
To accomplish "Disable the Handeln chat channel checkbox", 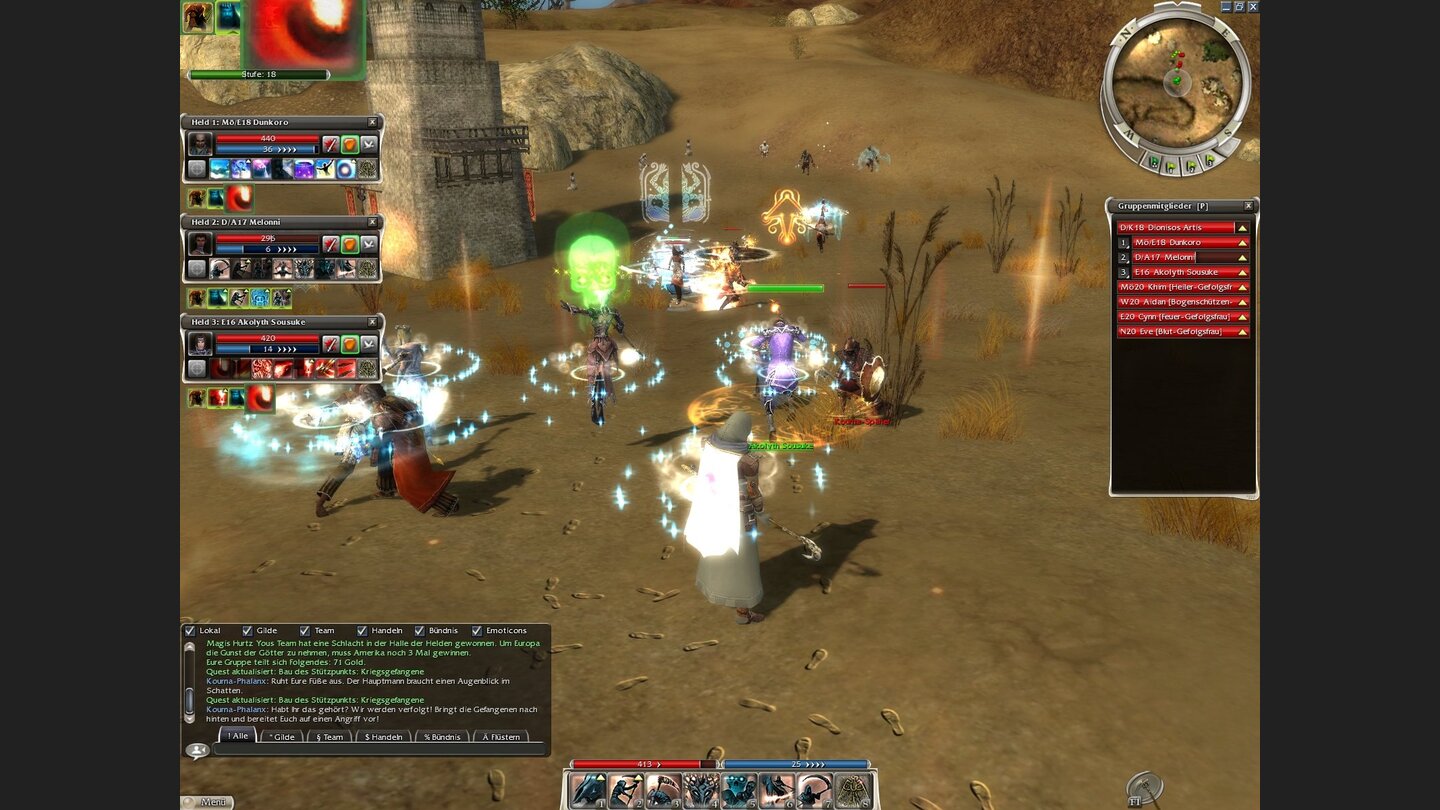I will coord(361,630).
